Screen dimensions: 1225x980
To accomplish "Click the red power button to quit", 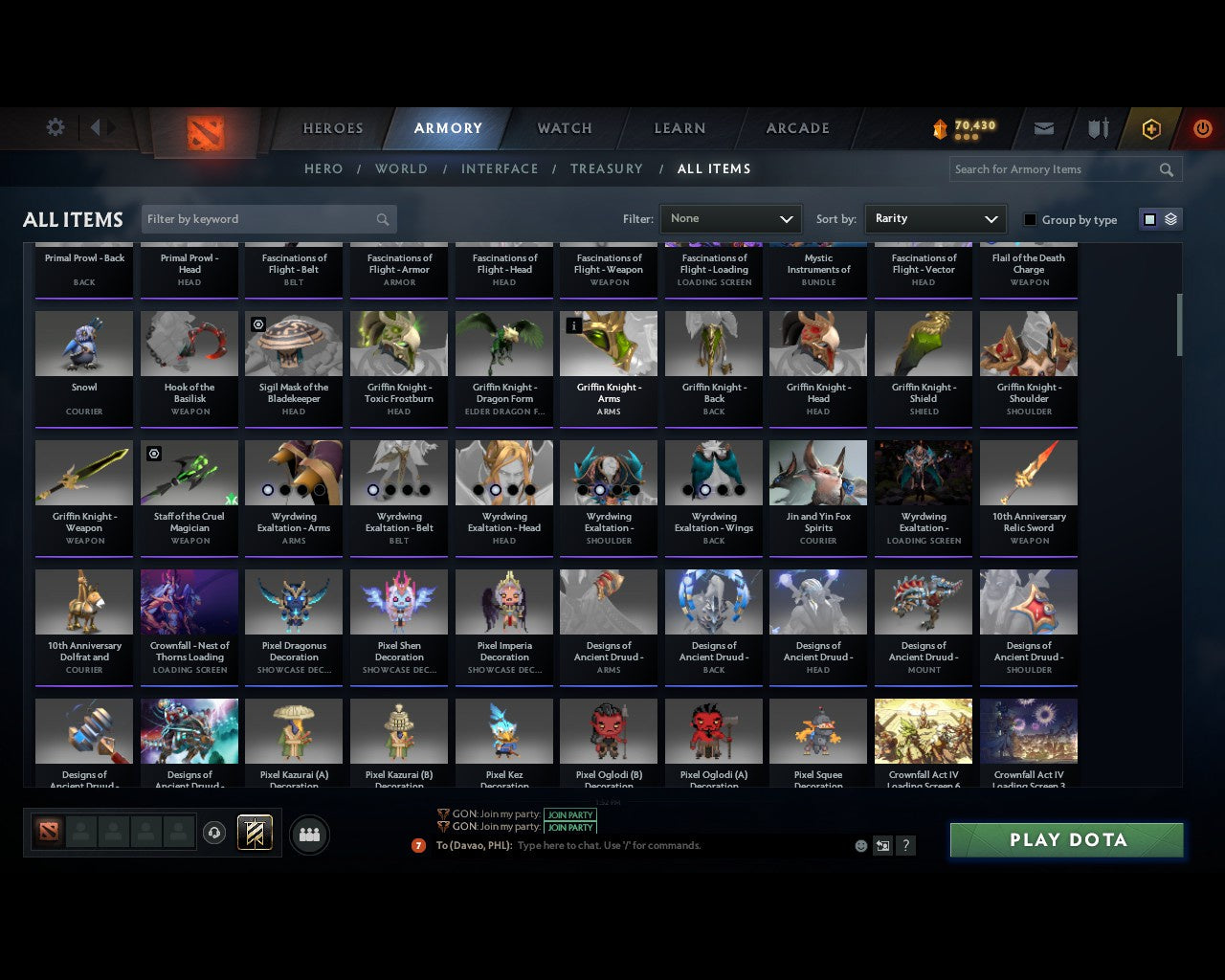I will 1202,128.
